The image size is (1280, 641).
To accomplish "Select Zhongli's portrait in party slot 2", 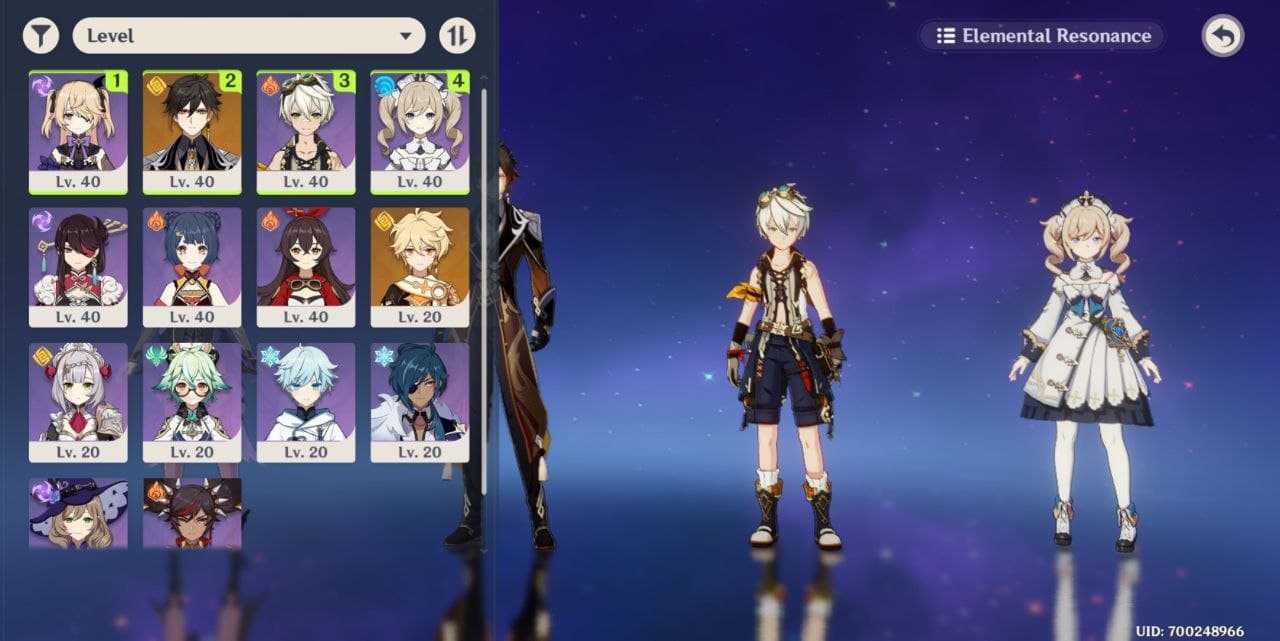I will coord(192,131).
